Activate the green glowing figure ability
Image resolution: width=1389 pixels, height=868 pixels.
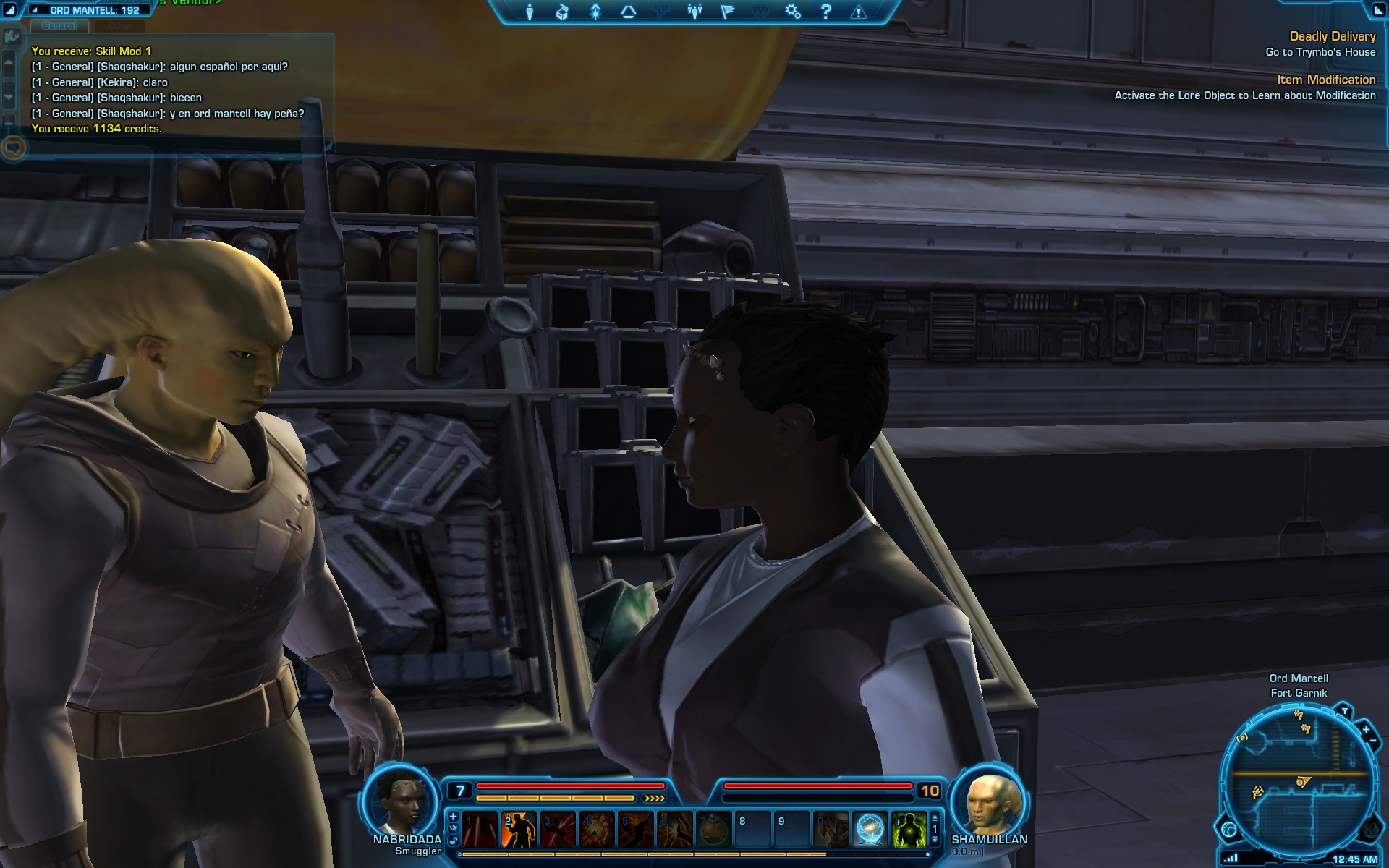pyautogui.click(x=909, y=829)
